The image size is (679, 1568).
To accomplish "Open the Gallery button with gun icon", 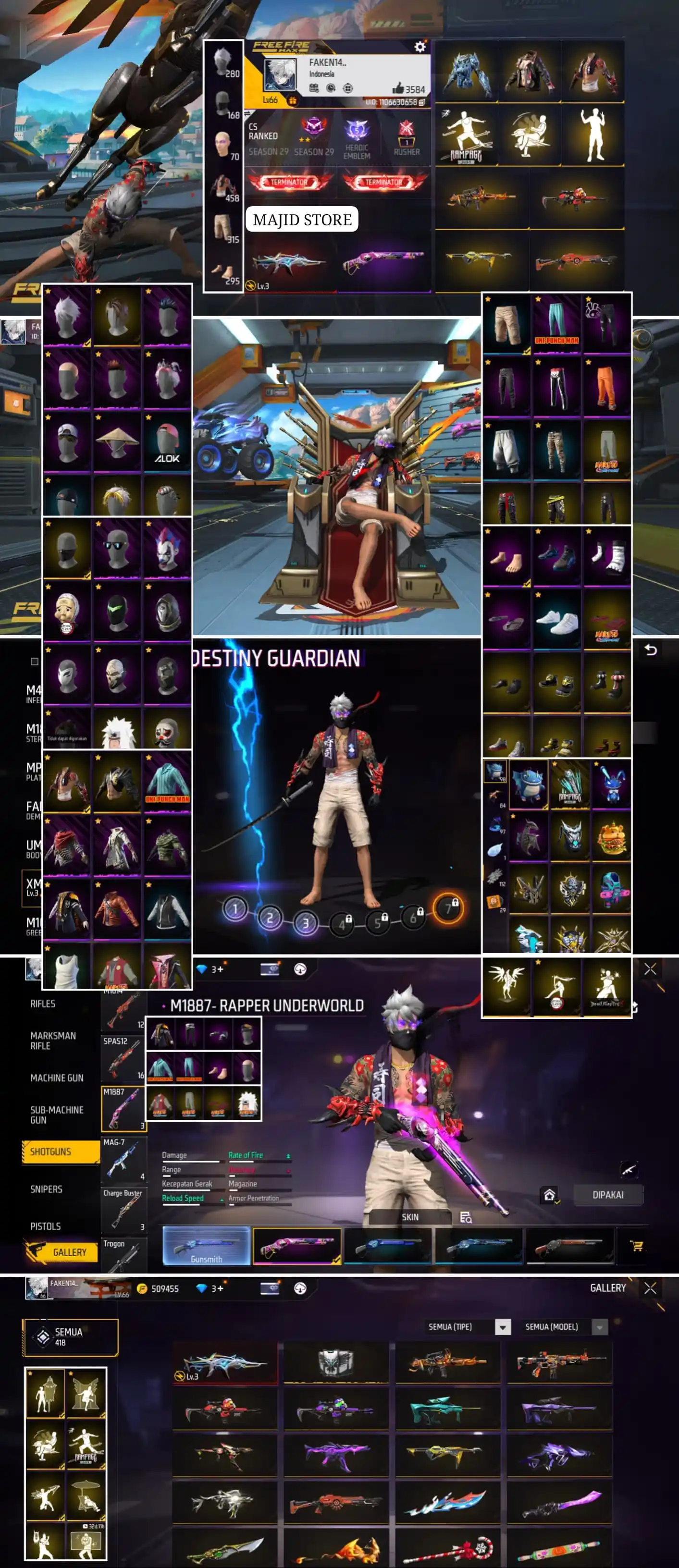I will [62, 1252].
